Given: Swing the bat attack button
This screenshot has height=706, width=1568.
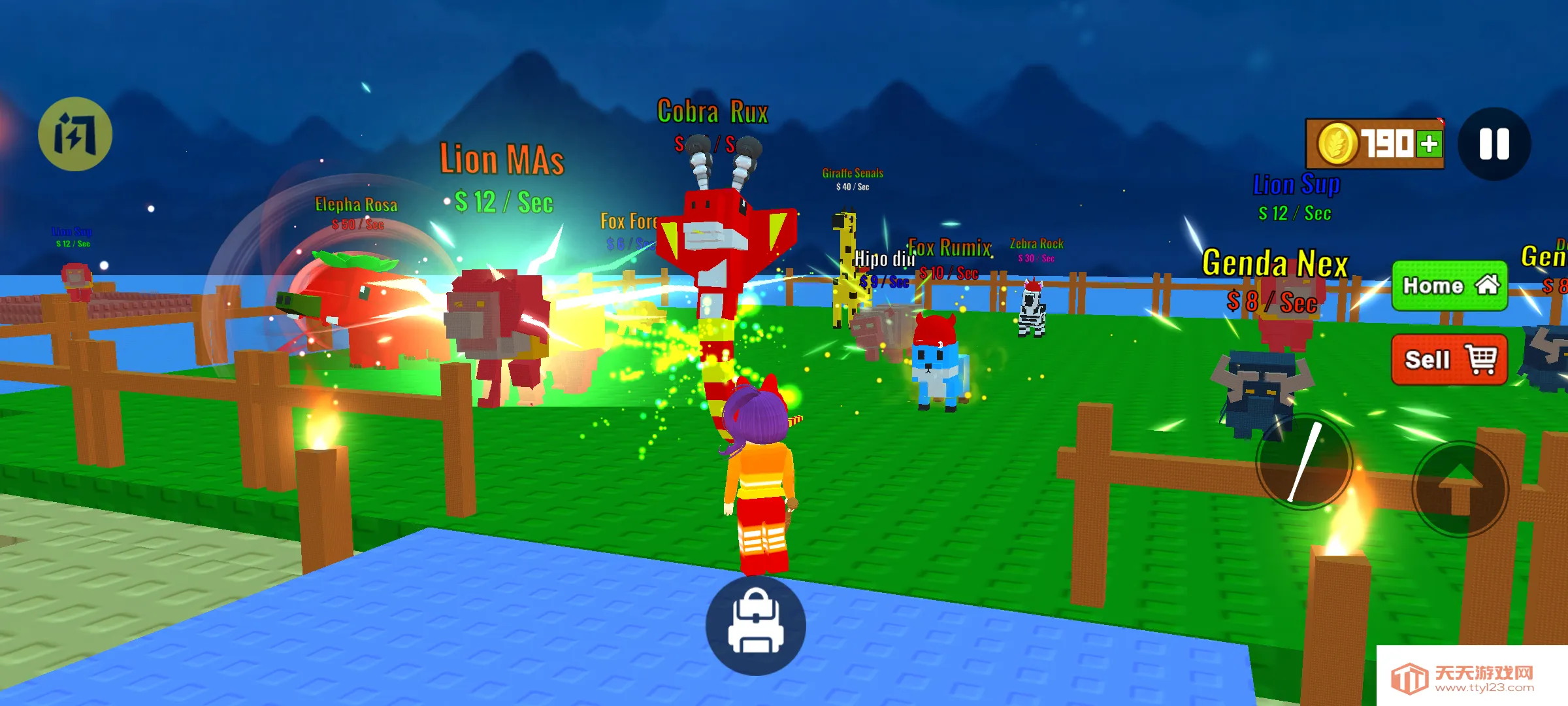Looking at the screenshot, I should click(1304, 462).
